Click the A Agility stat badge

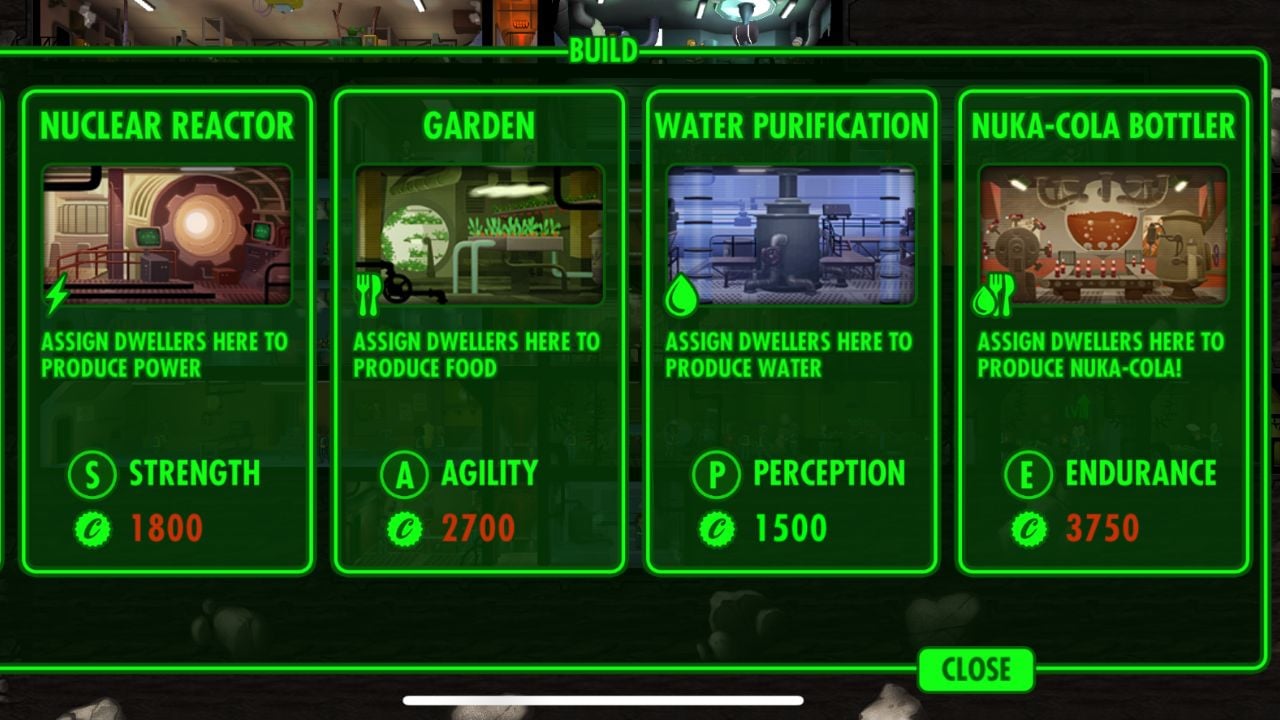[x=402, y=474]
